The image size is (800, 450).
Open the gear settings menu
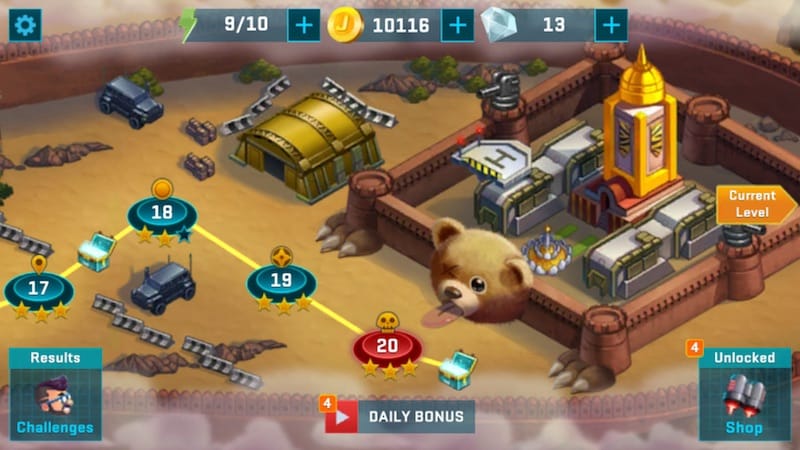(25, 25)
